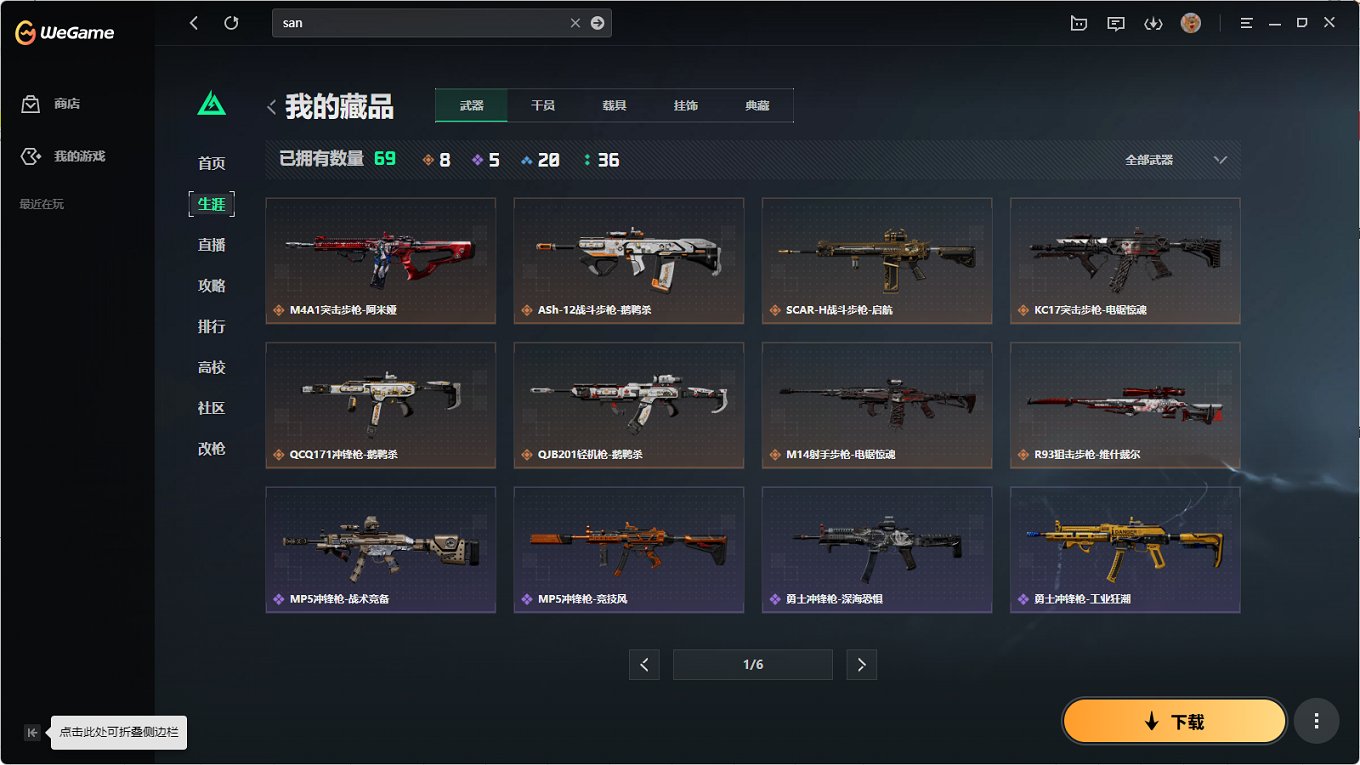
Task: Open the 改枪 section in left menu
Action: click(211, 449)
